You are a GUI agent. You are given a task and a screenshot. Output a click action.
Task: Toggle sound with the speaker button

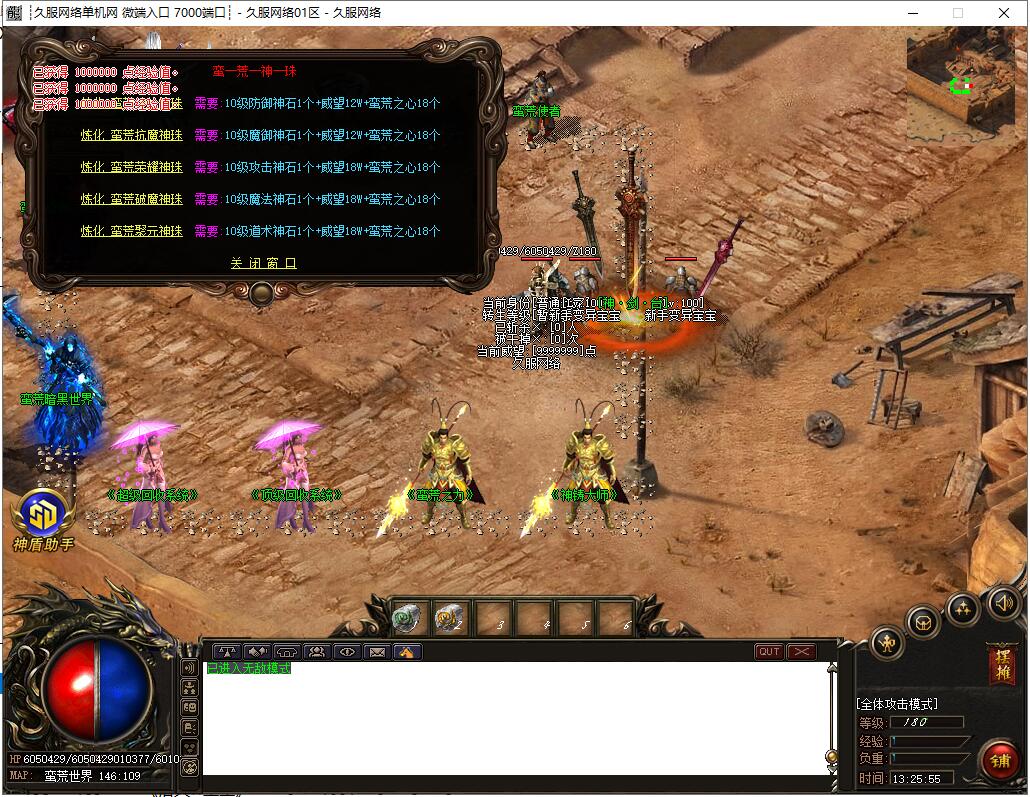1003,602
